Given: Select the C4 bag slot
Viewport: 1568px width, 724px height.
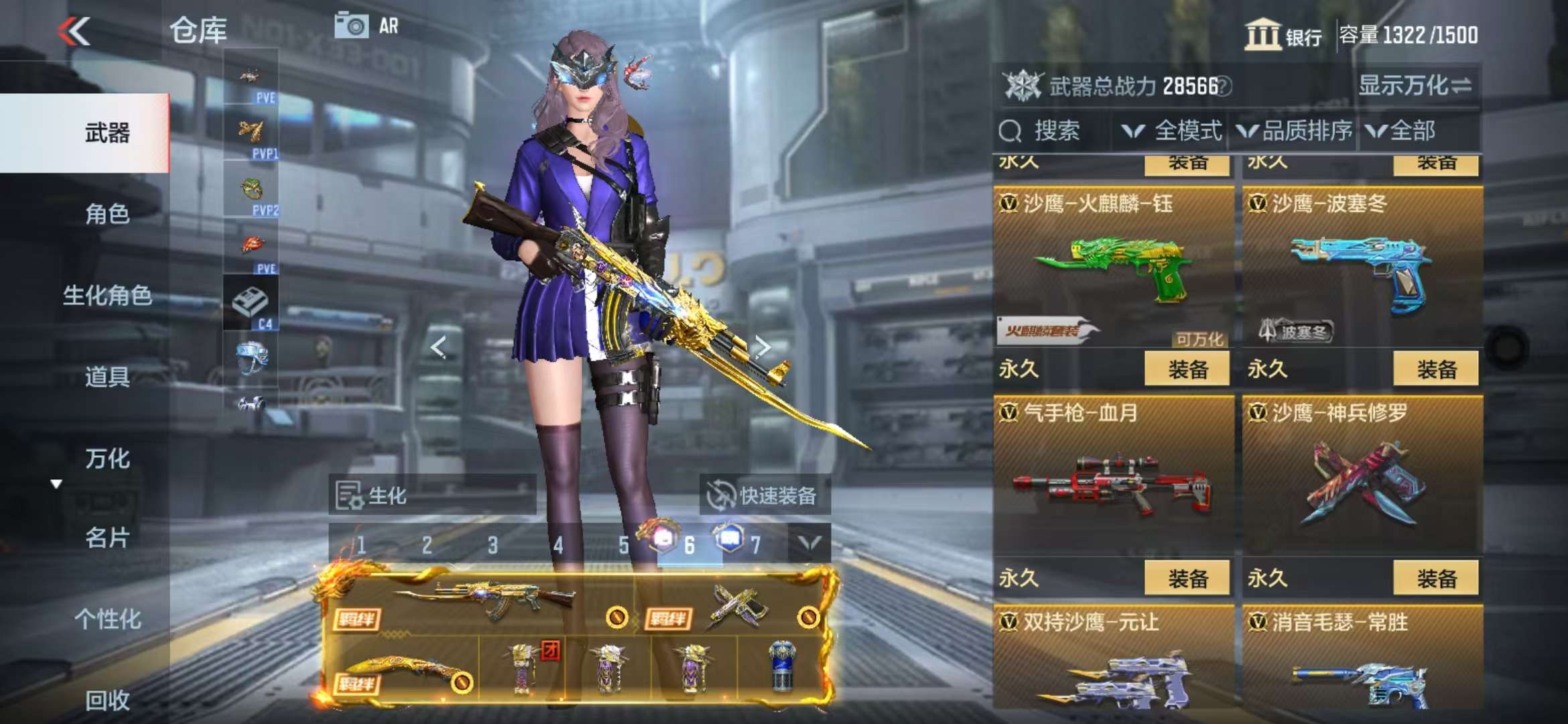Looking at the screenshot, I should 251,305.
